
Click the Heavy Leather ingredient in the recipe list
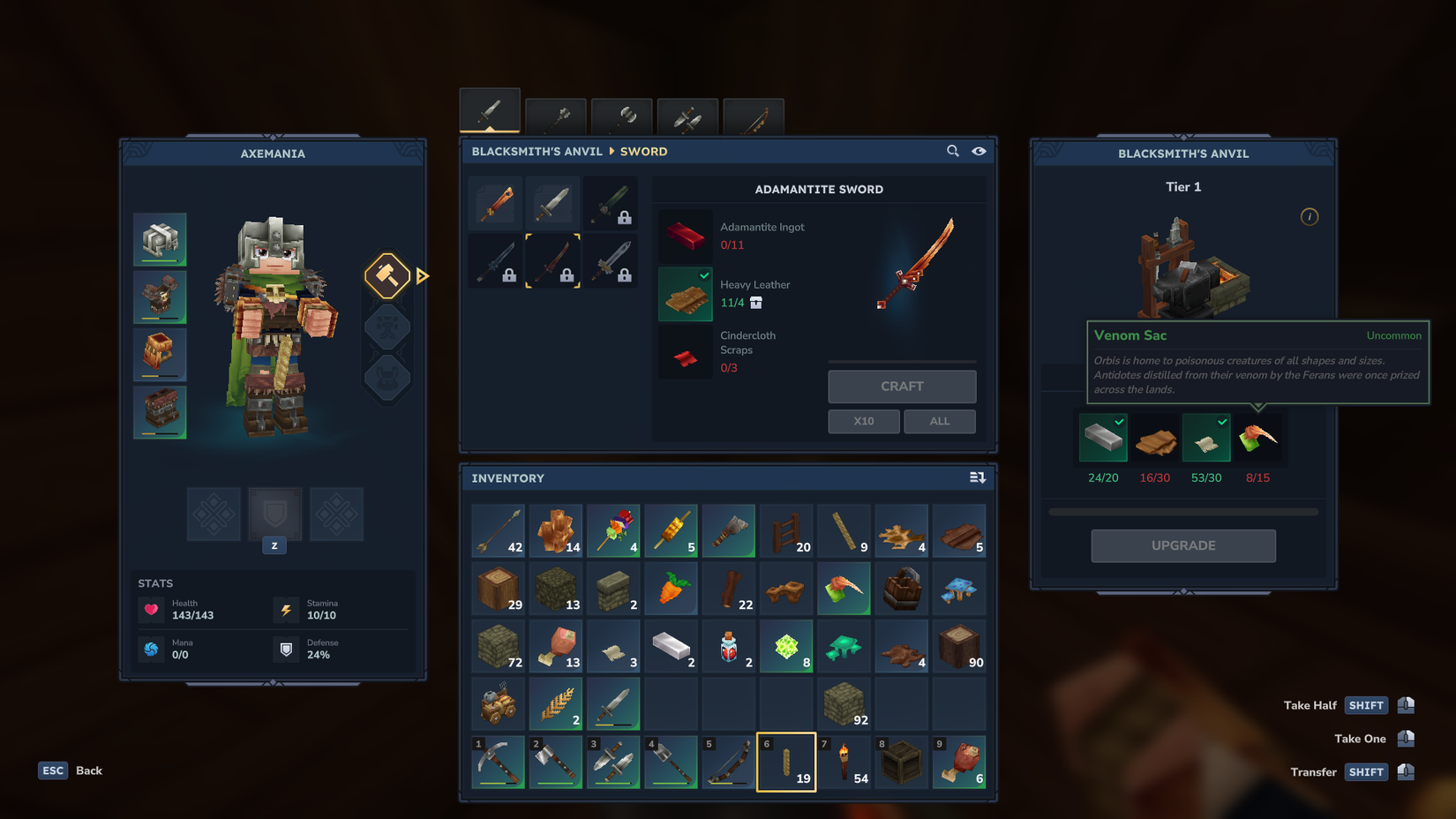pyautogui.click(x=686, y=294)
